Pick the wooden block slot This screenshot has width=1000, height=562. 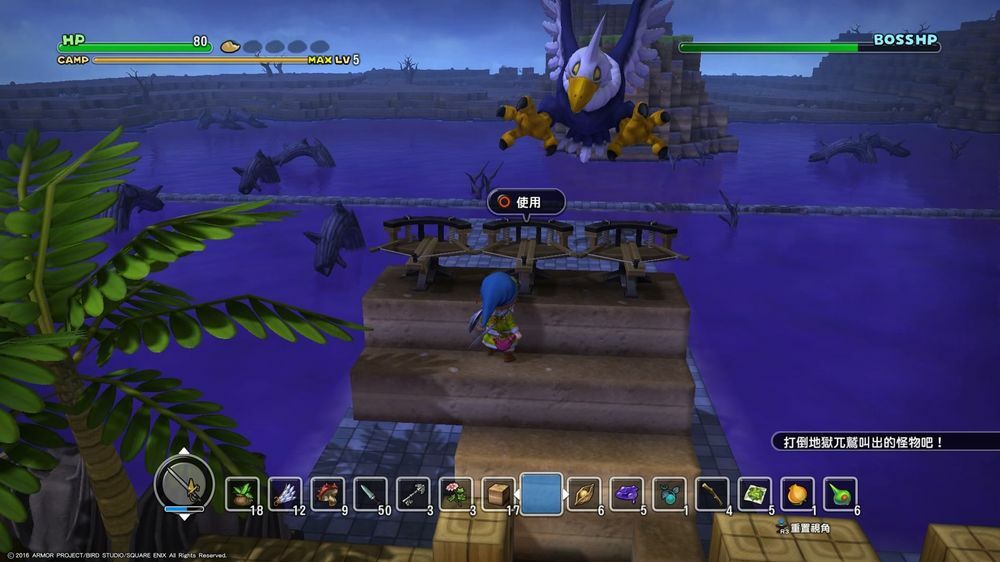coord(498,493)
